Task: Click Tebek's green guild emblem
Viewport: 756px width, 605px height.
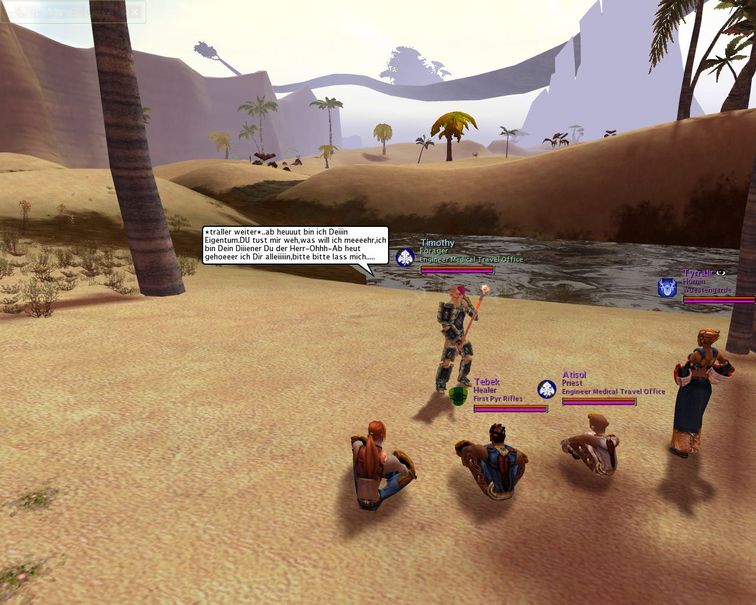Action: [x=457, y=397]
